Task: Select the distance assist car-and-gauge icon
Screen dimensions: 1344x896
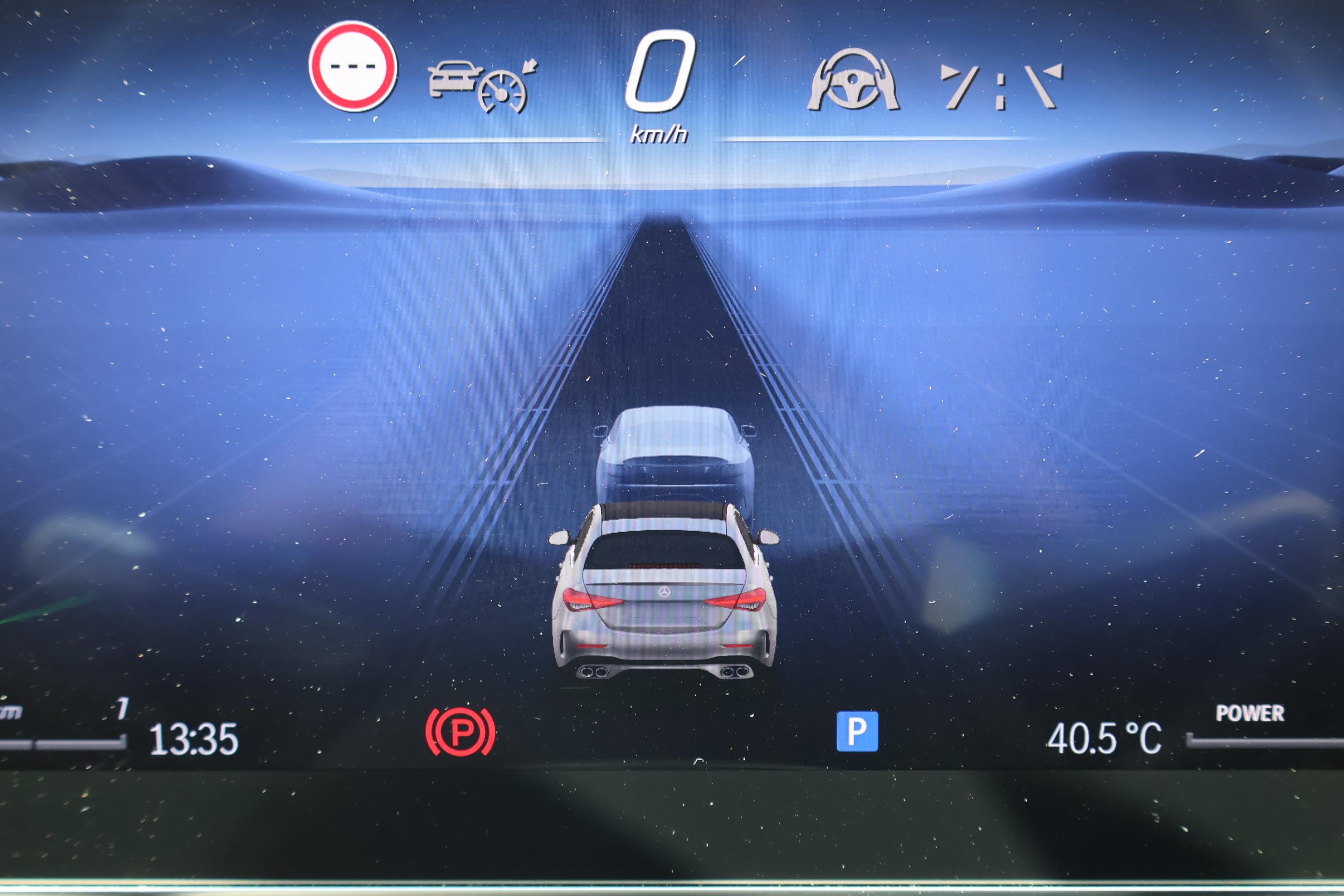Action: 482,85
